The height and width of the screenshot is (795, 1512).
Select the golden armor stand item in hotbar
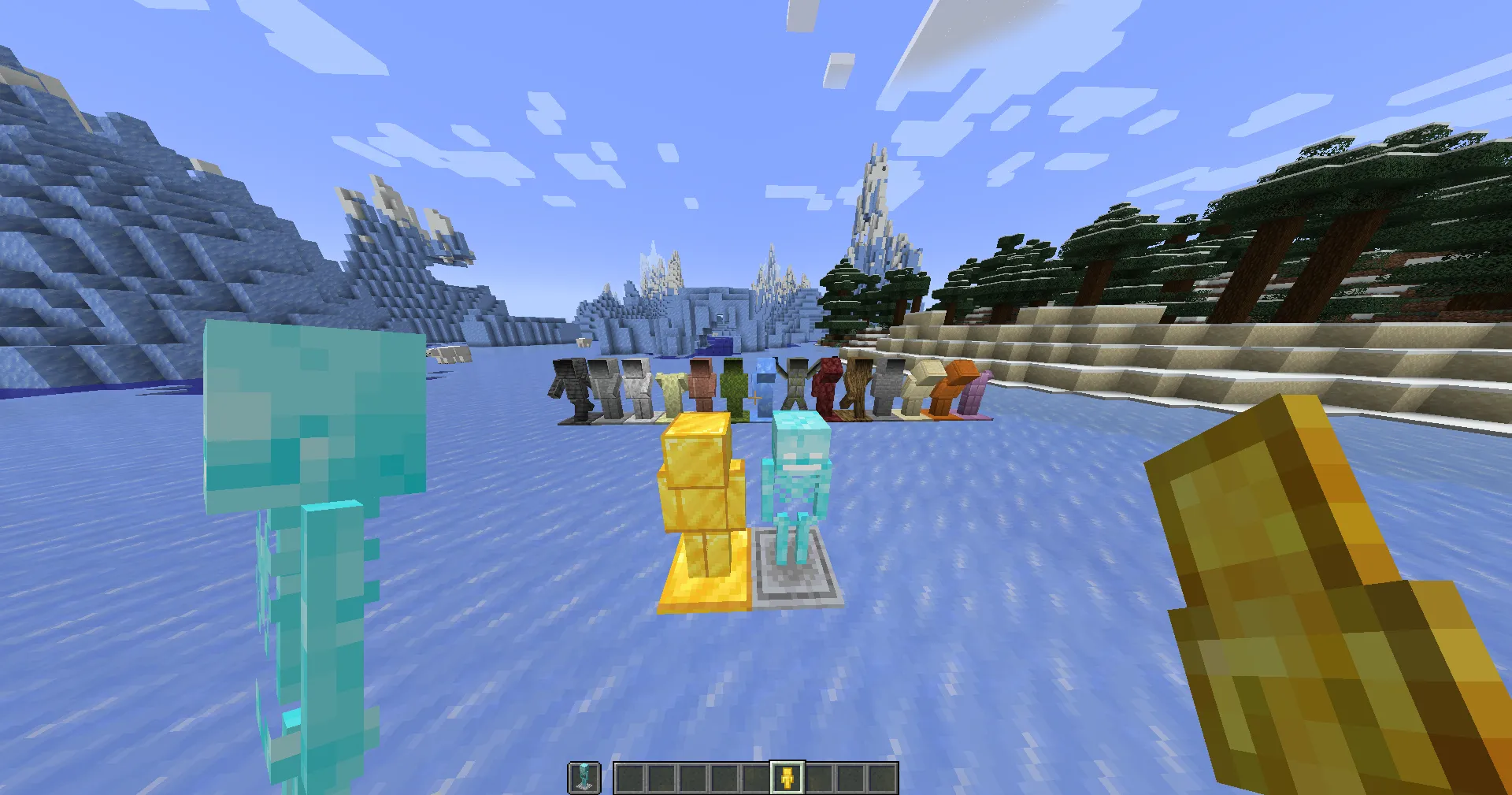787,776
